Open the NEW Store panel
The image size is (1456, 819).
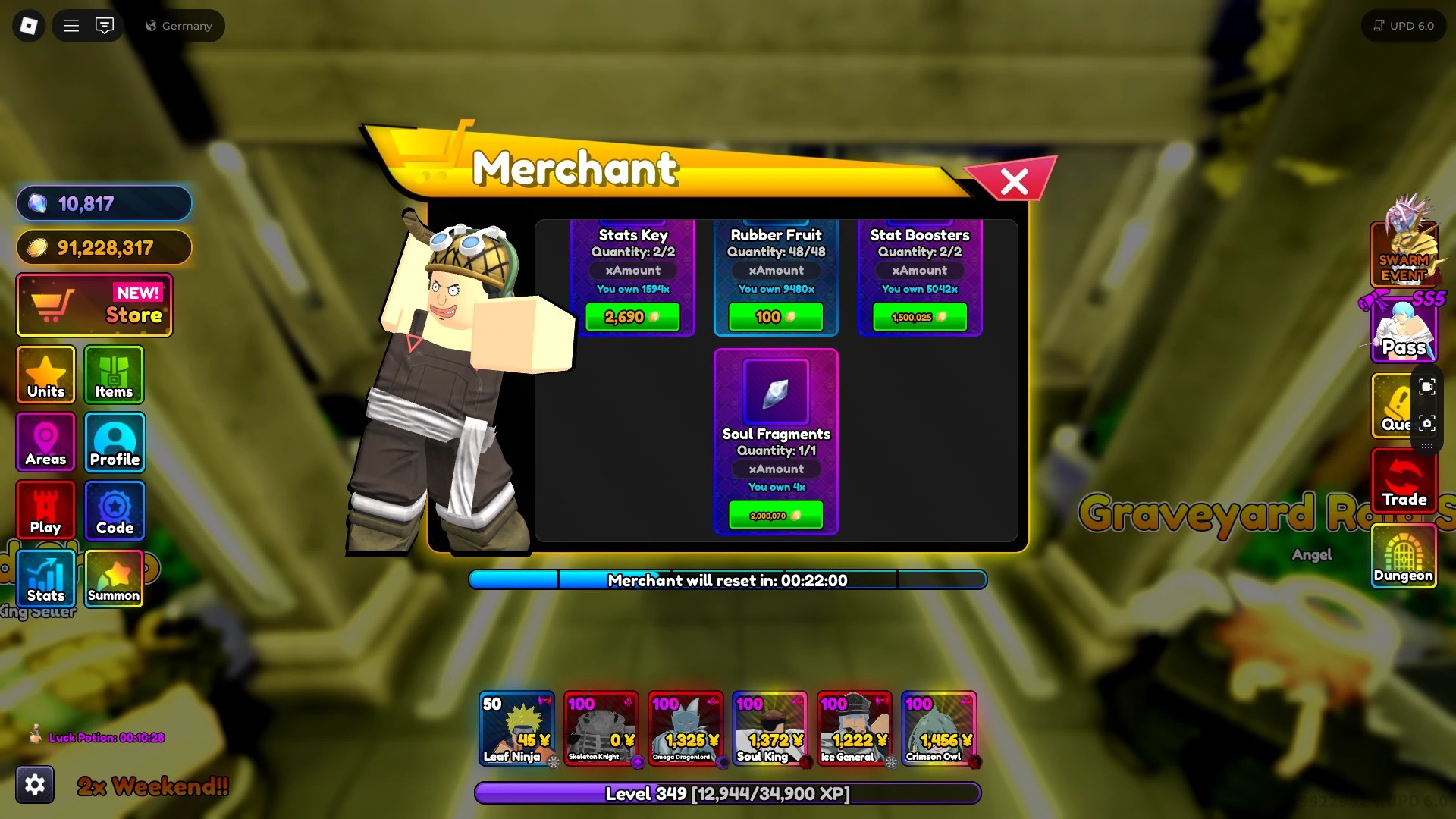point(93,305)
